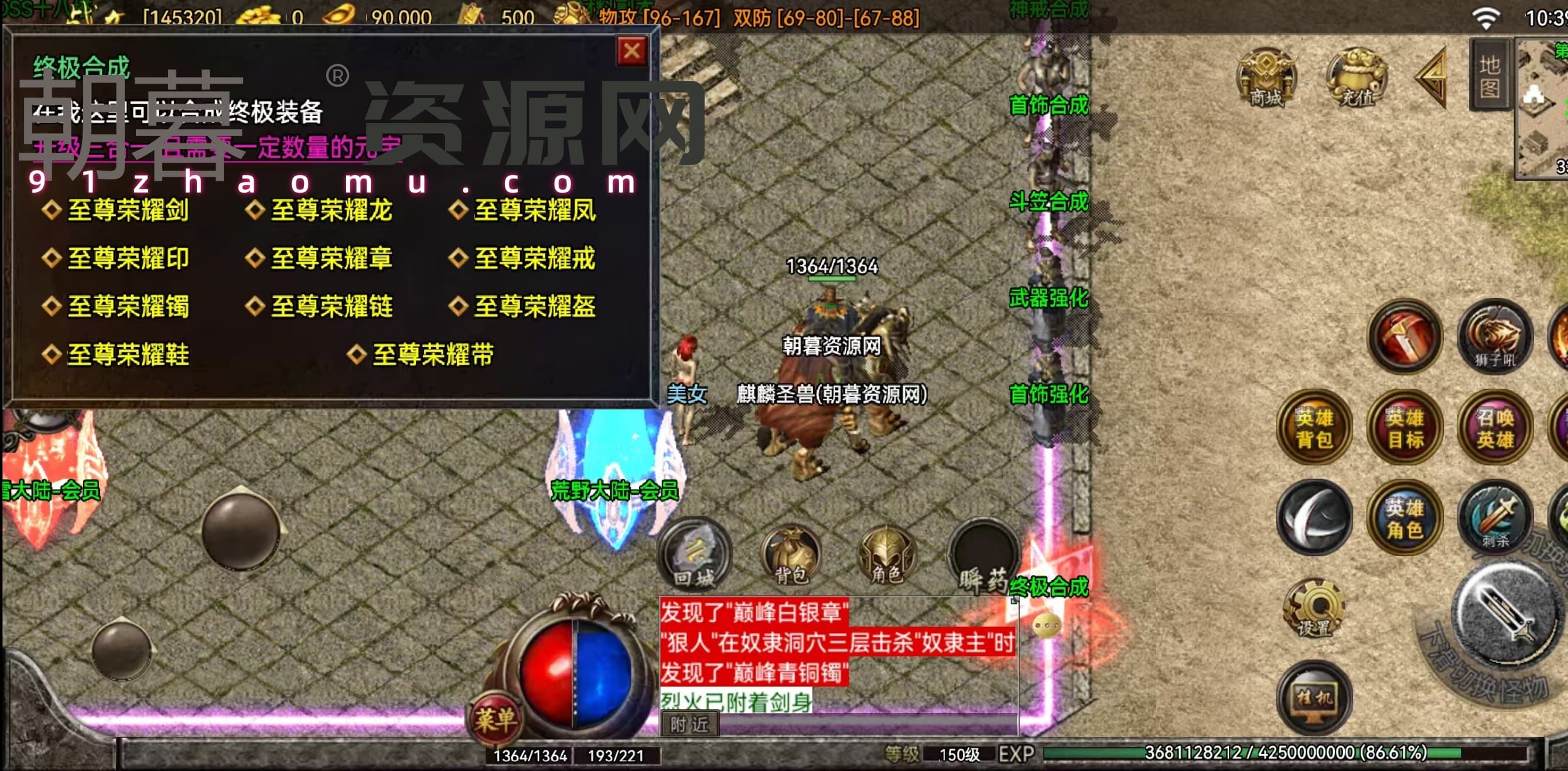Open 英雄背包 hero bag
This screenshot has height=771, width=1568.
coord(1314,428)
